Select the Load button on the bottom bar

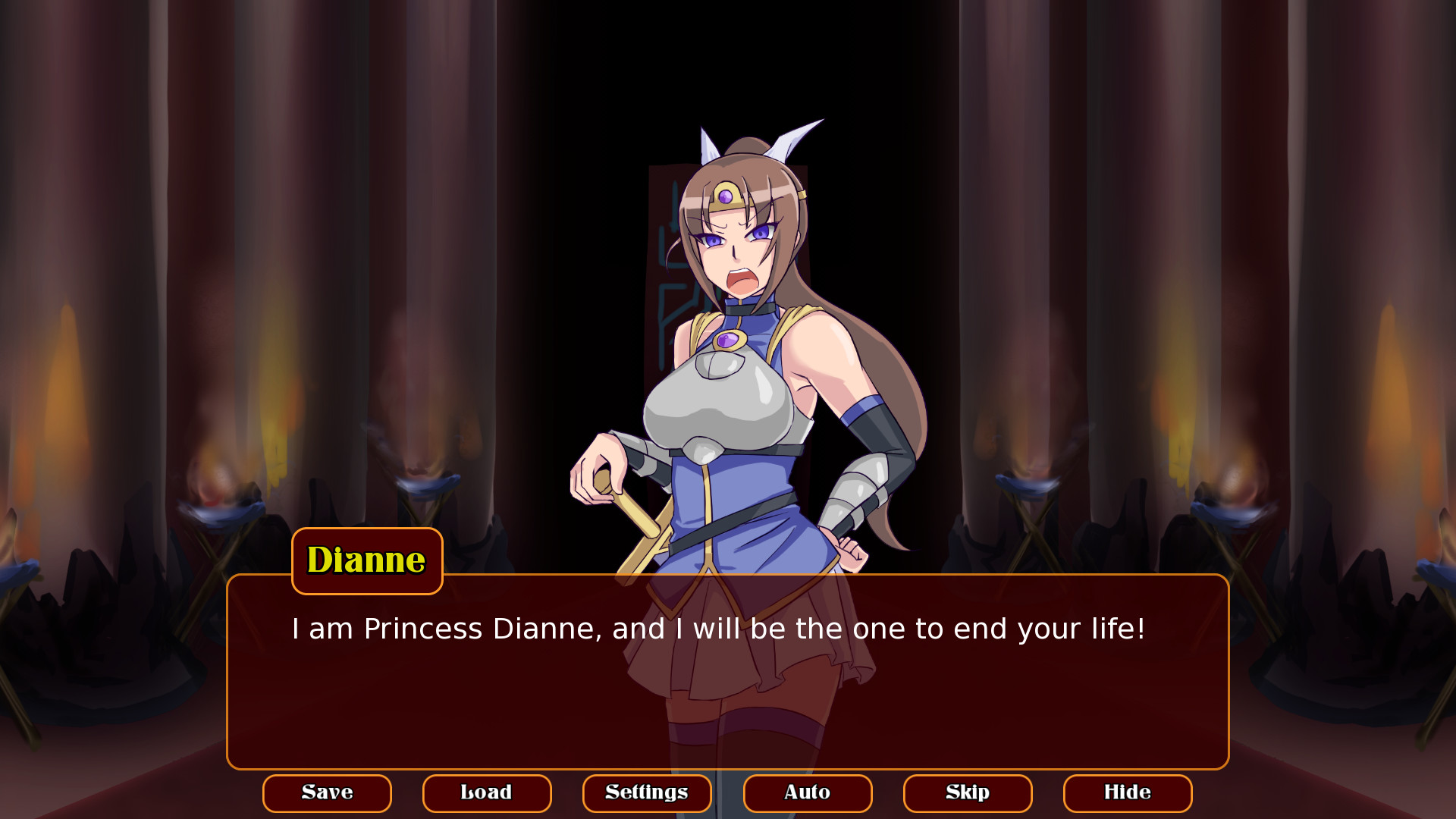pyautogui.click(x=487, y=792)
